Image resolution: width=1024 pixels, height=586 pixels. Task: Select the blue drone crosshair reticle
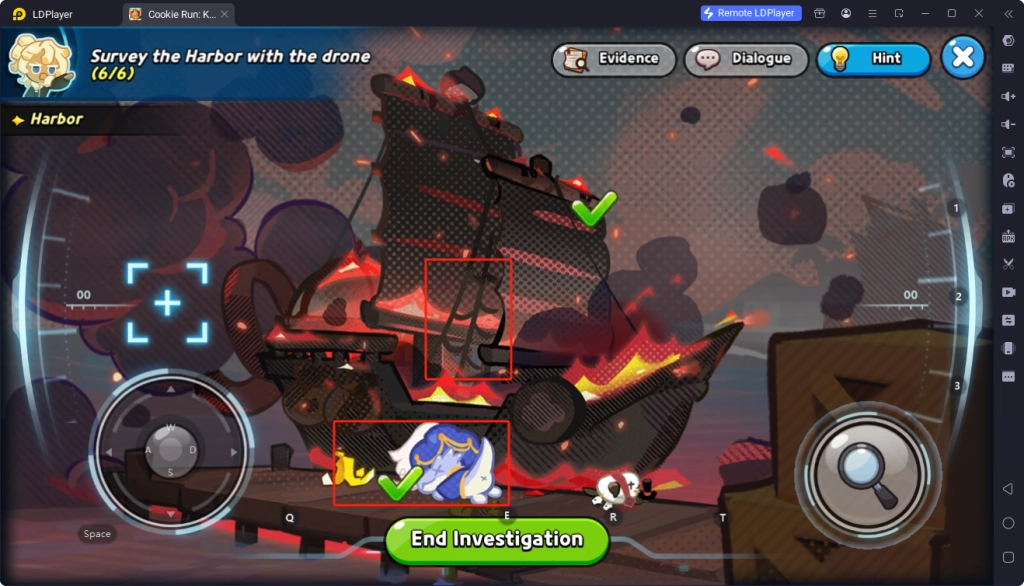pos(167,303)
